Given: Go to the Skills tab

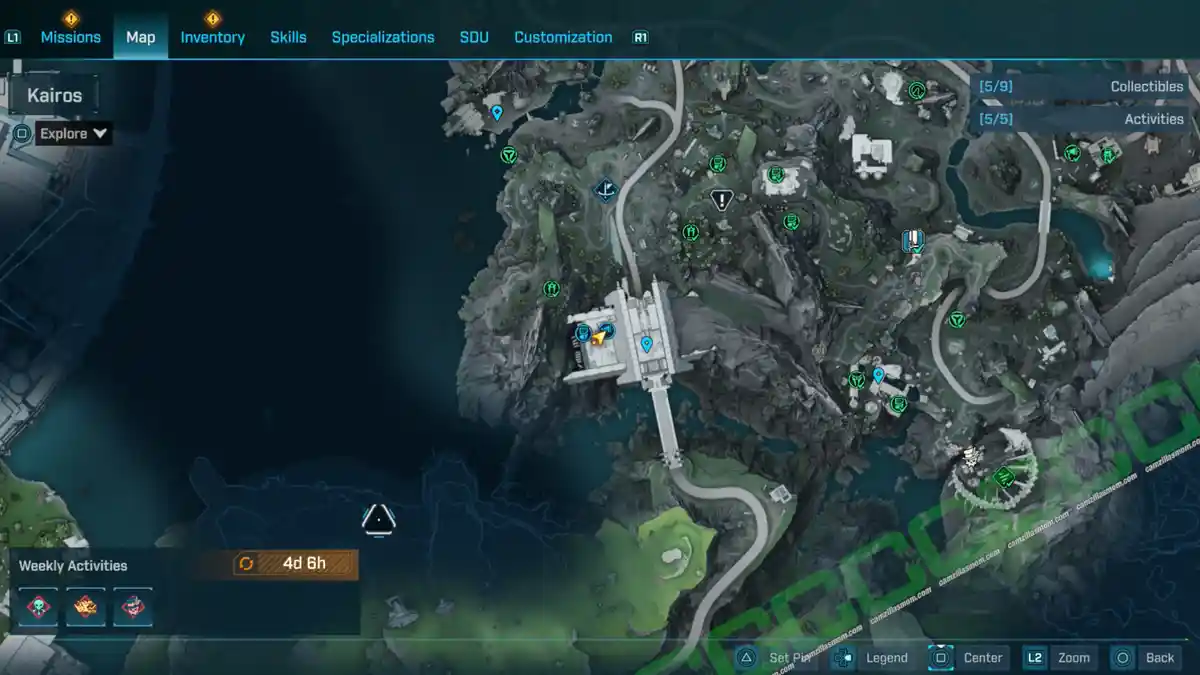Looking at the screenshot, I should click(x=288, y=37).
